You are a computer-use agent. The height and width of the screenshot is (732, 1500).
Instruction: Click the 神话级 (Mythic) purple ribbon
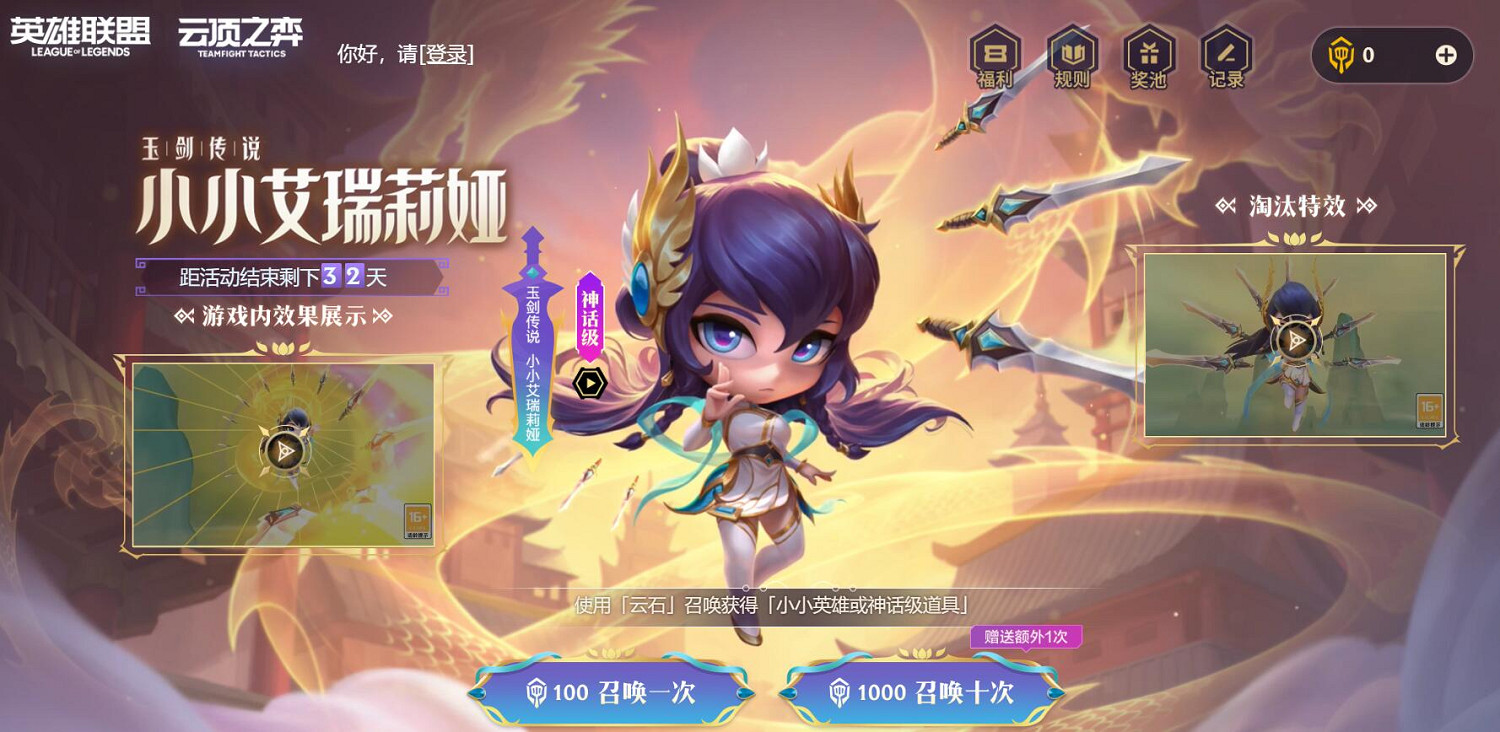[x=591, y=315]
